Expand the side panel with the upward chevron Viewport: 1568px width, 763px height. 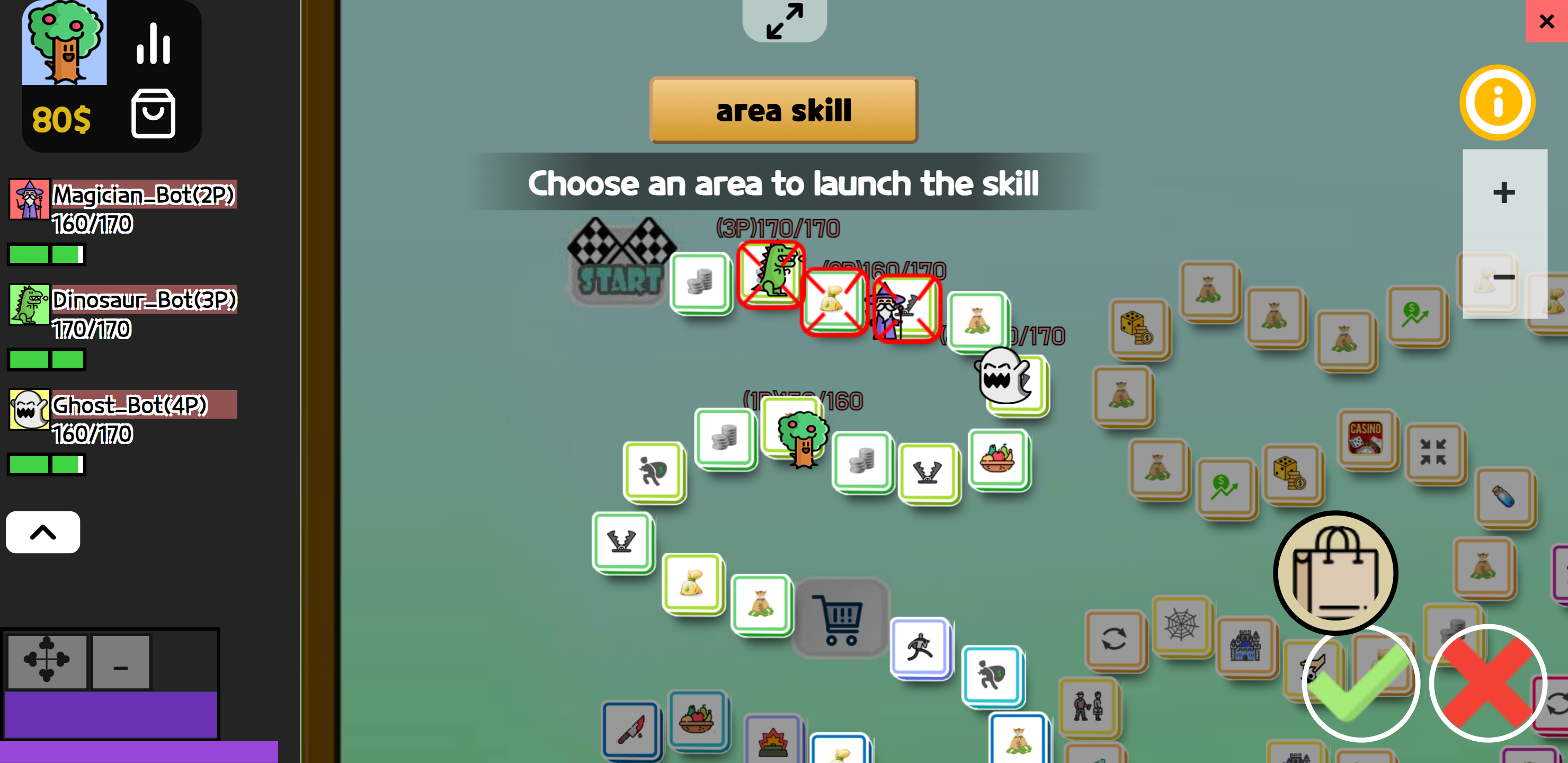click(x=42, y=532)
